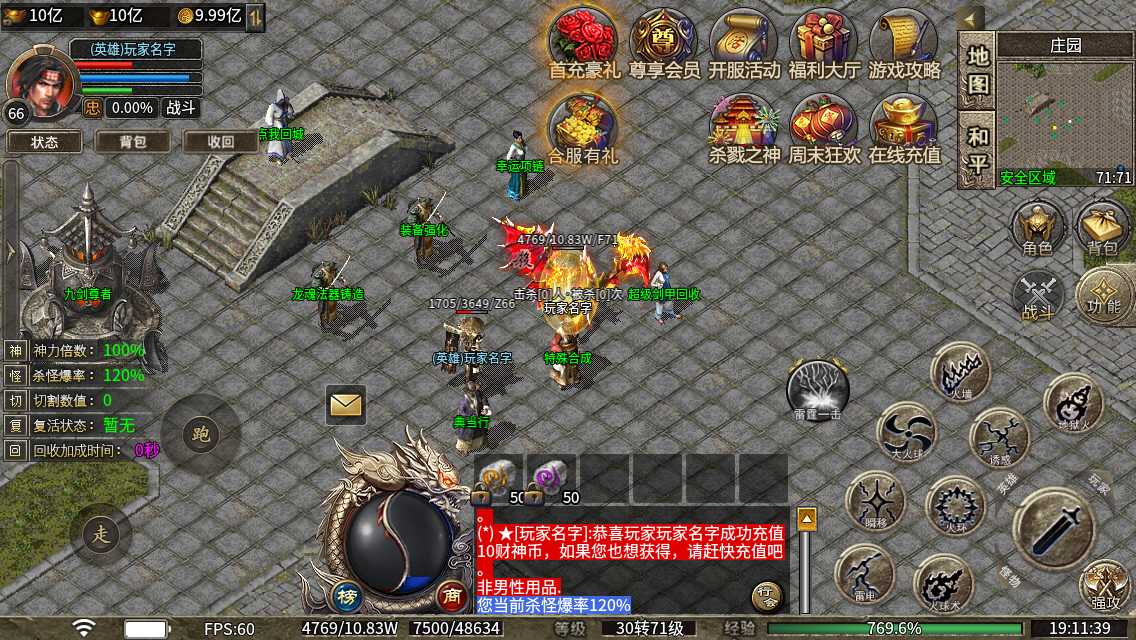The width and height of the screenshot is (1136, 640).
Task: Click the hero's 收回 recall button
Action: pyautogui.click(x=221, y=142)
